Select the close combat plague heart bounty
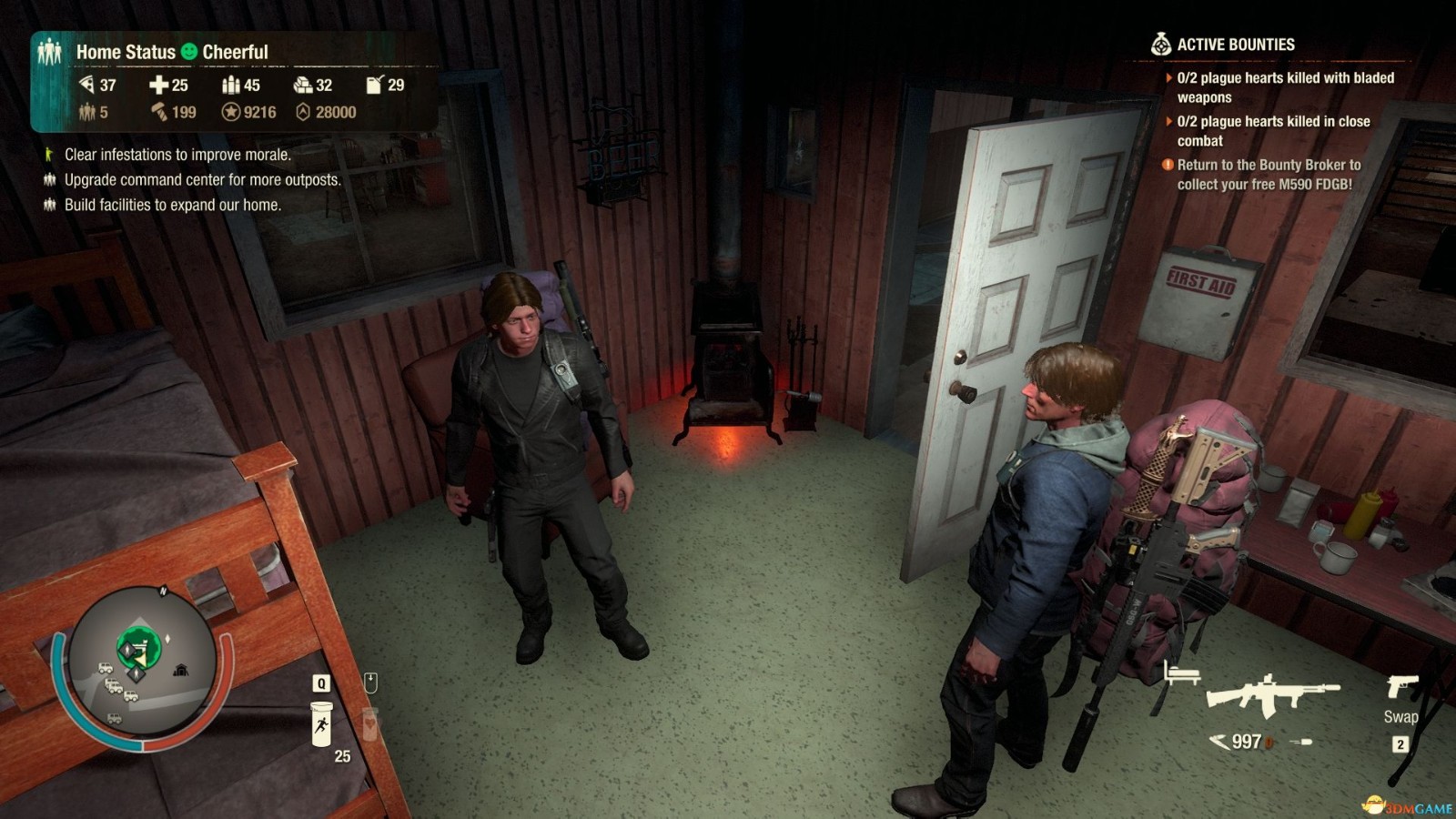 click(1272, 131)
